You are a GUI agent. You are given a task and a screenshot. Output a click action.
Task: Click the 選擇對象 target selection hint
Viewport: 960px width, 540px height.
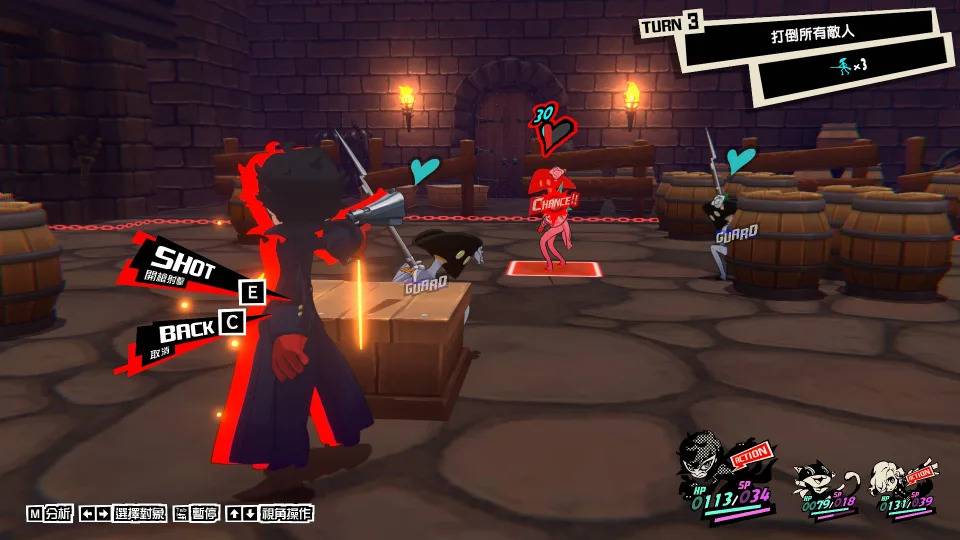tap(124, 513)
